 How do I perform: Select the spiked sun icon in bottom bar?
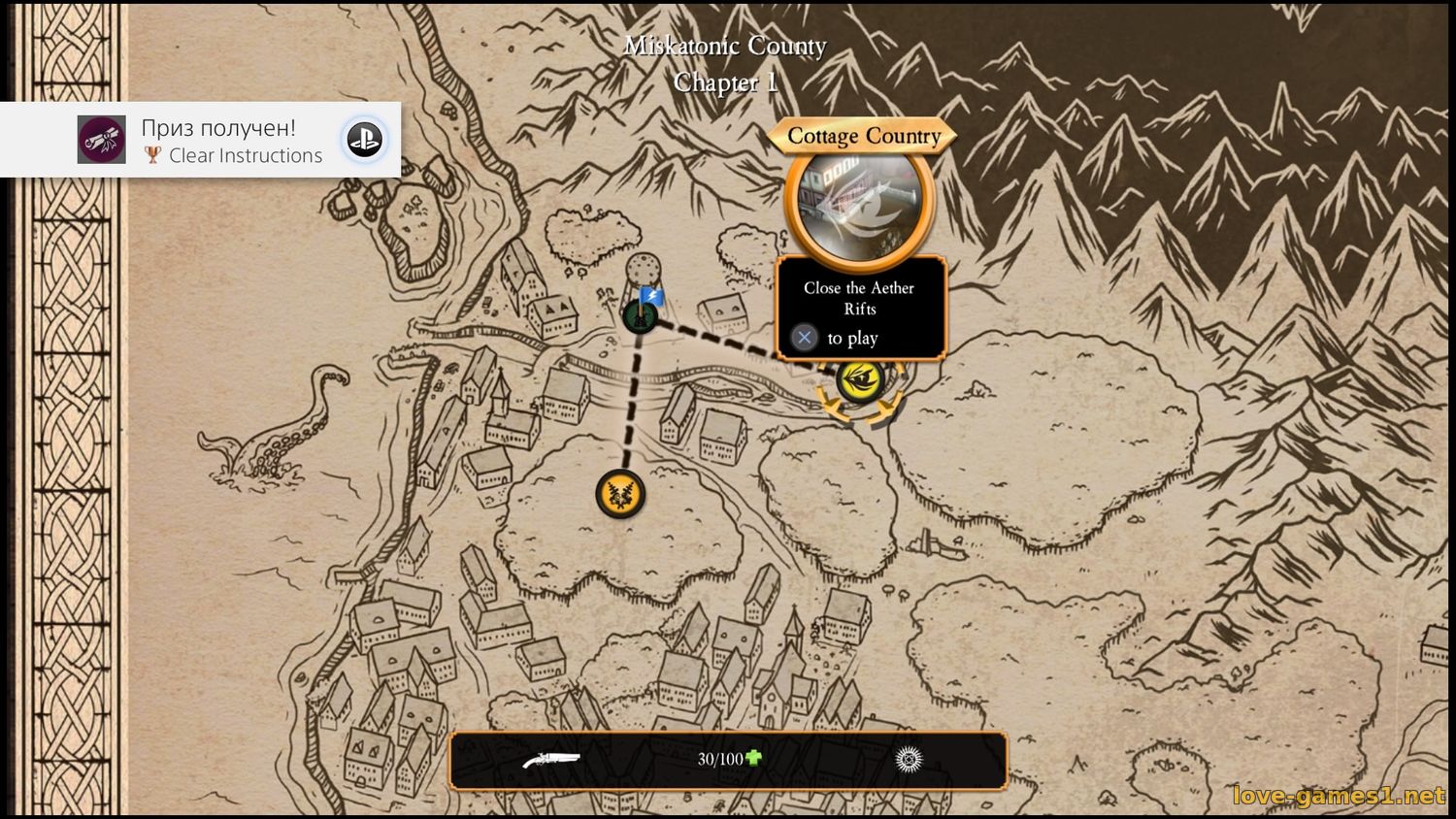pyautogui.click(x=909, y=760)
